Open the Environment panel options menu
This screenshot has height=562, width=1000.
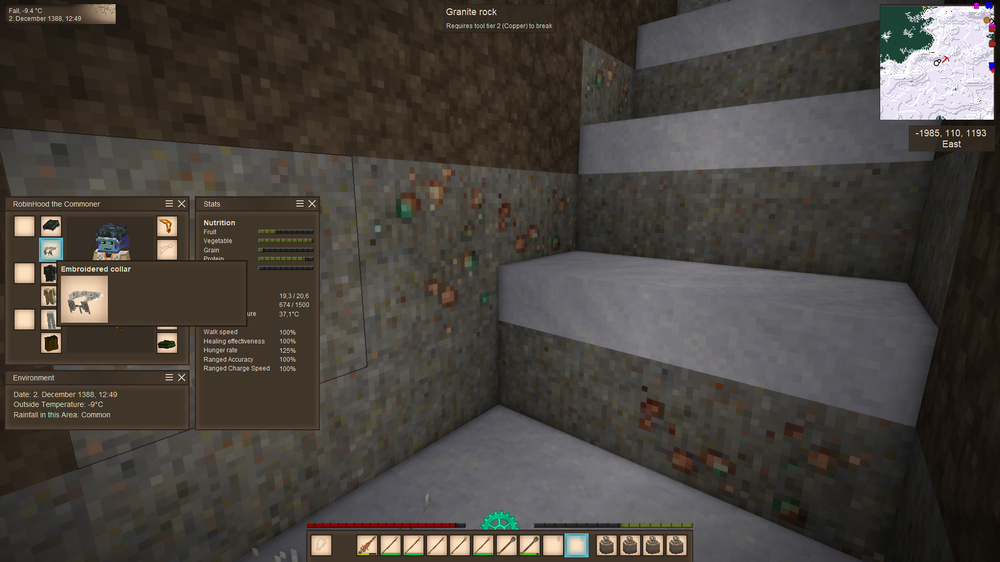[x=169, y=378]
